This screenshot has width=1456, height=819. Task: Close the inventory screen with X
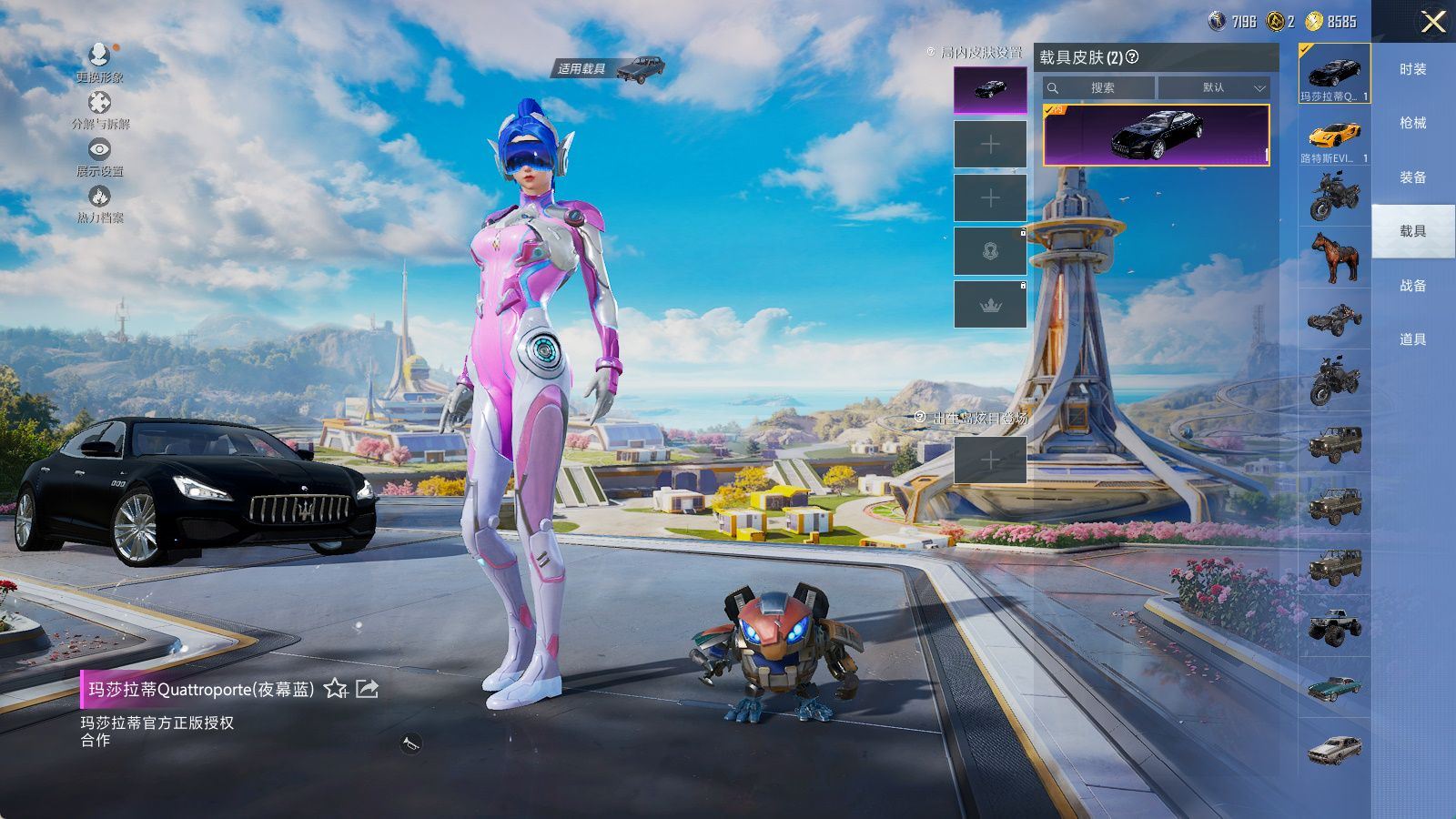pos(1433,22)
